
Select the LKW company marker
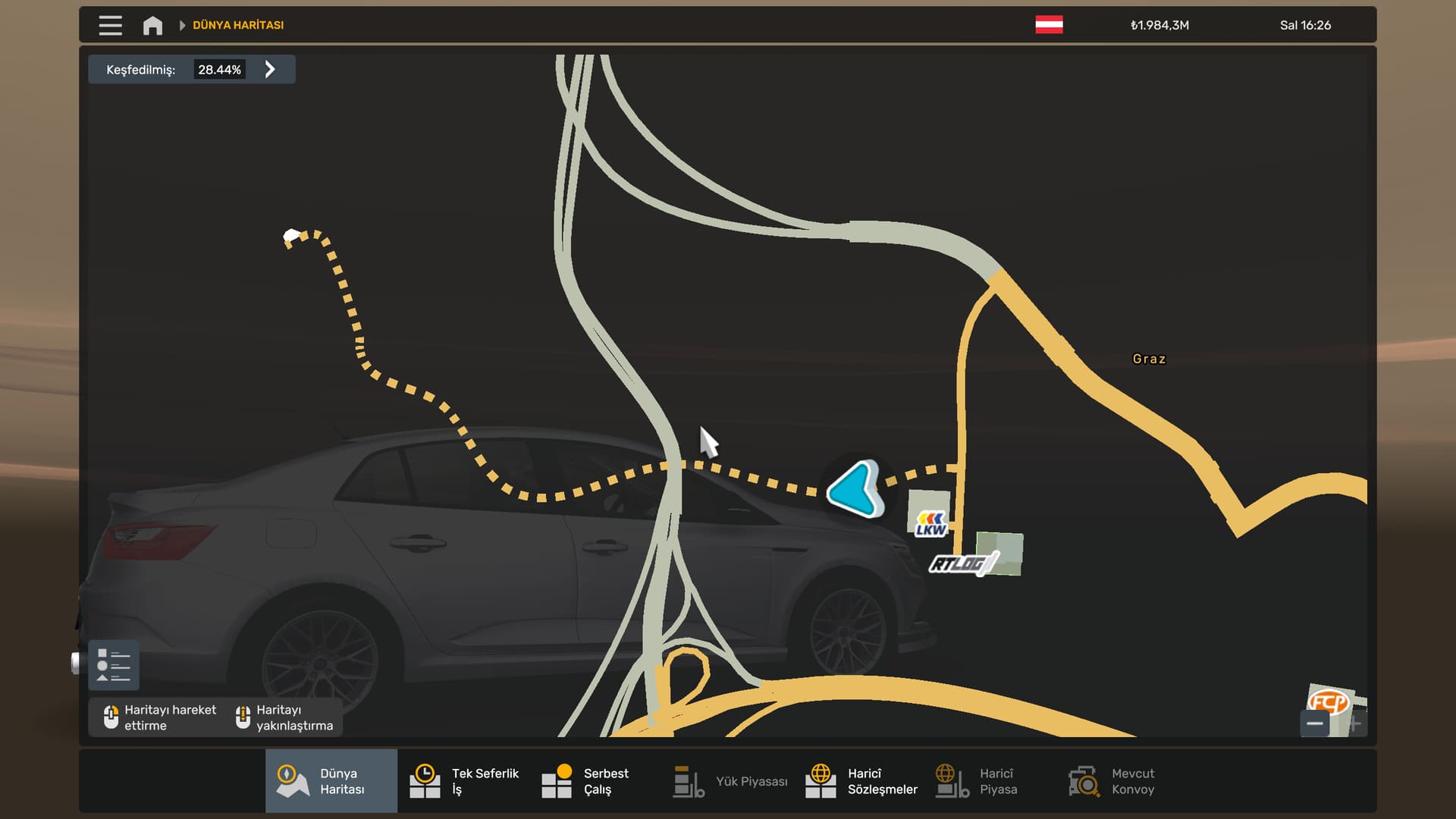coord(930,523)
